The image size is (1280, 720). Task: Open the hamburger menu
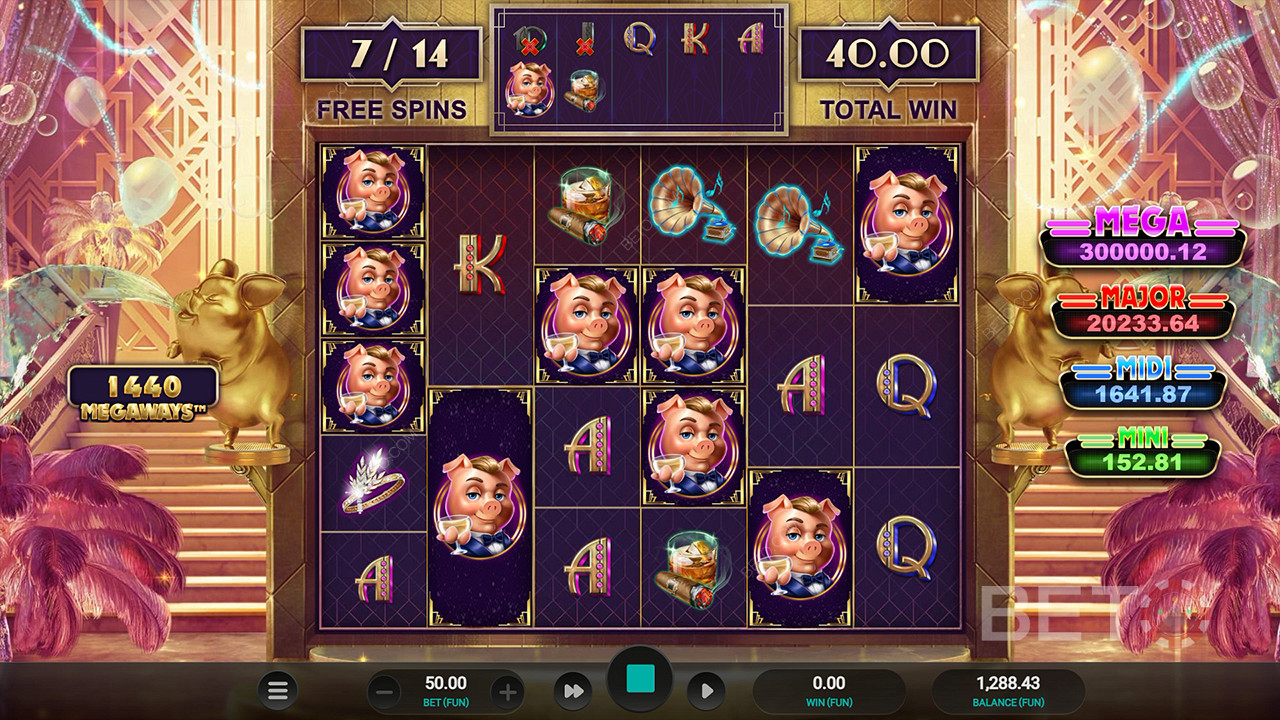[278, 690]
